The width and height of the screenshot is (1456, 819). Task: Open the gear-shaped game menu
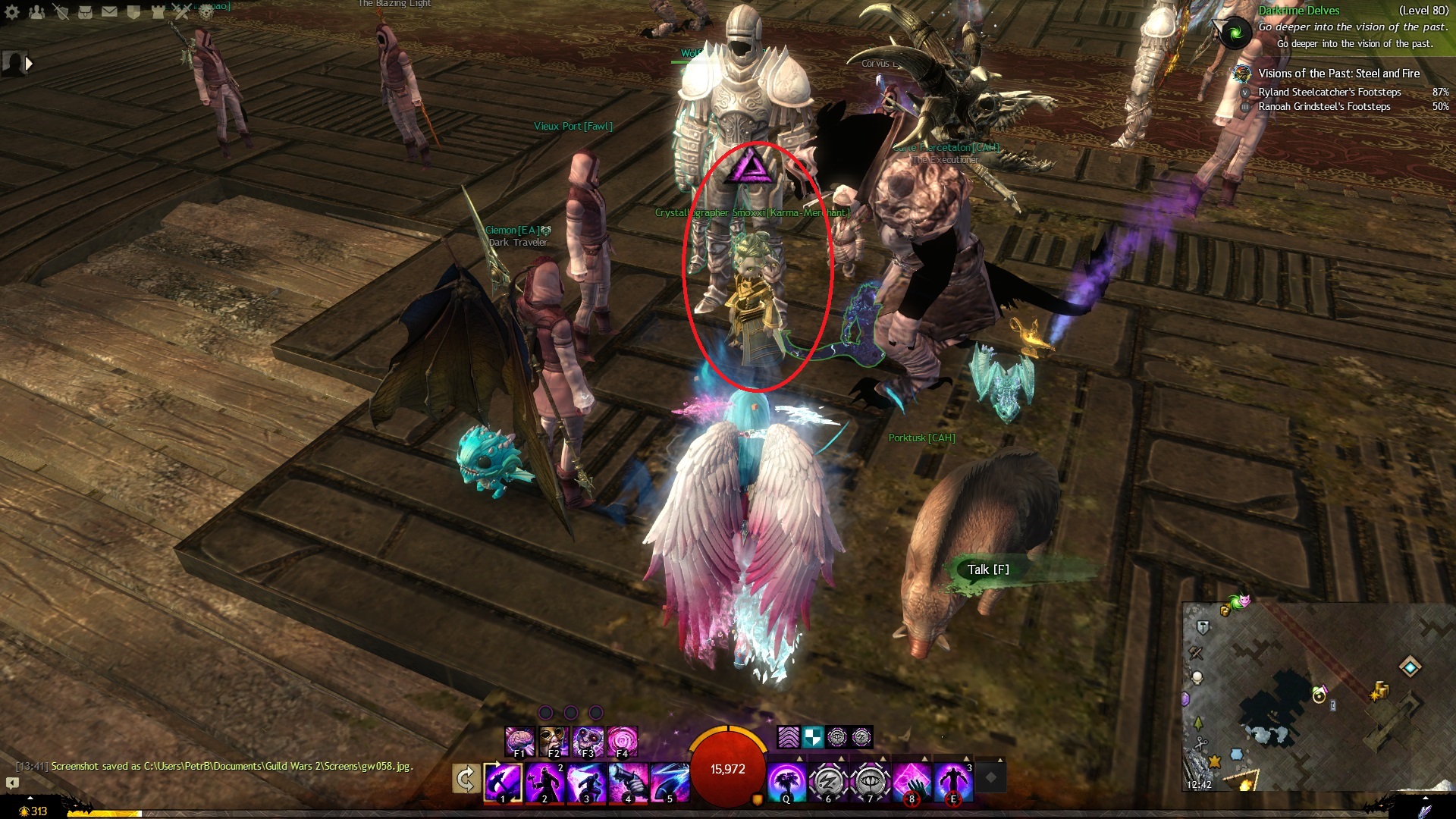click(12, 12)
